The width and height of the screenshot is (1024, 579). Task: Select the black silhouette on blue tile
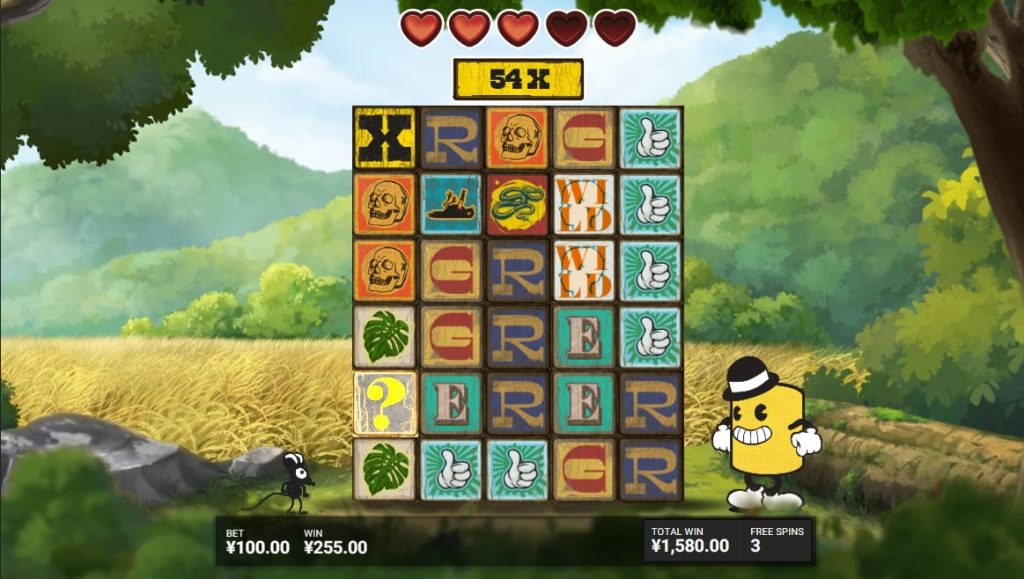click(x=451, y=203)
